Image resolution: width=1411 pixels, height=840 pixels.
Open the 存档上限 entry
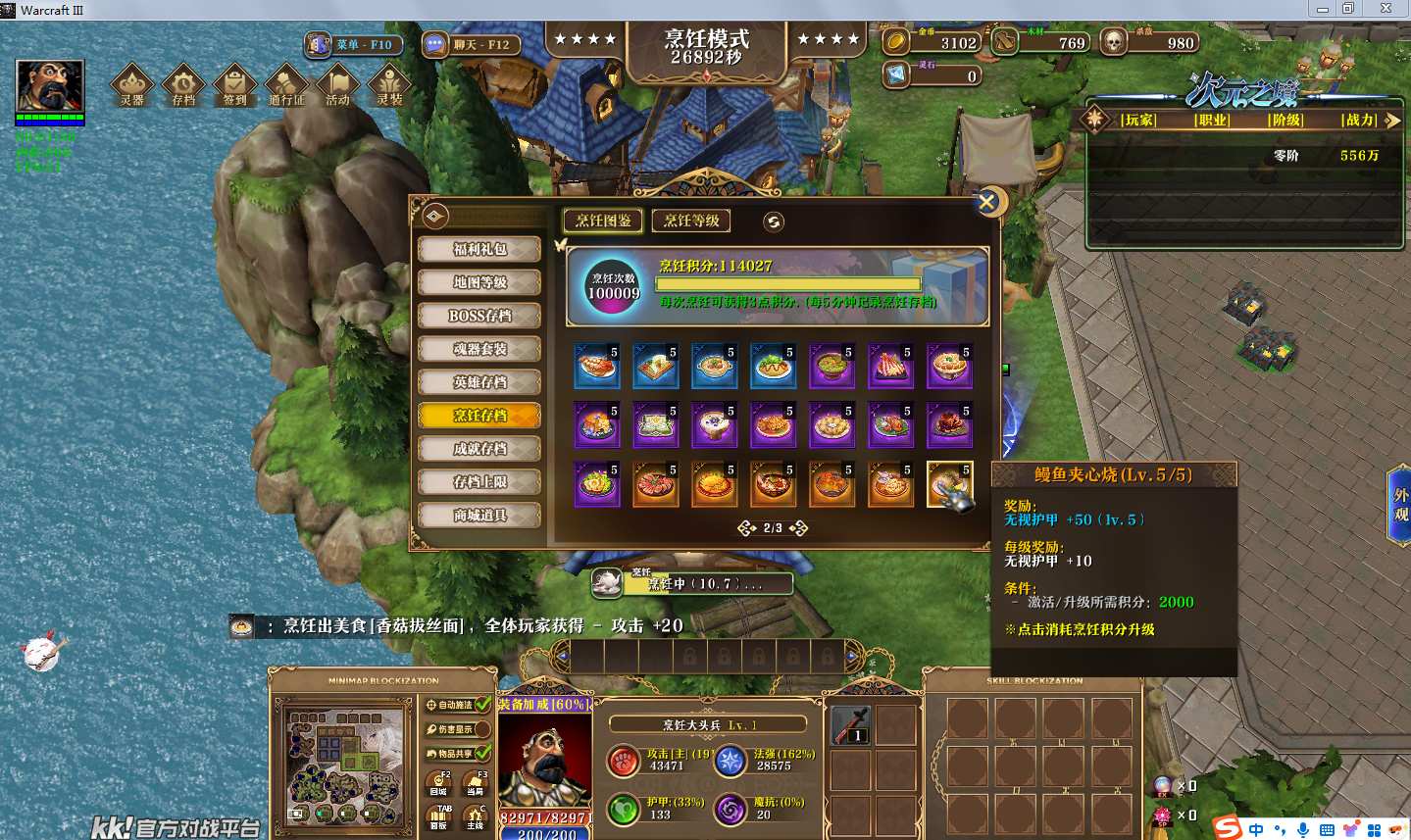click(479, 482)
